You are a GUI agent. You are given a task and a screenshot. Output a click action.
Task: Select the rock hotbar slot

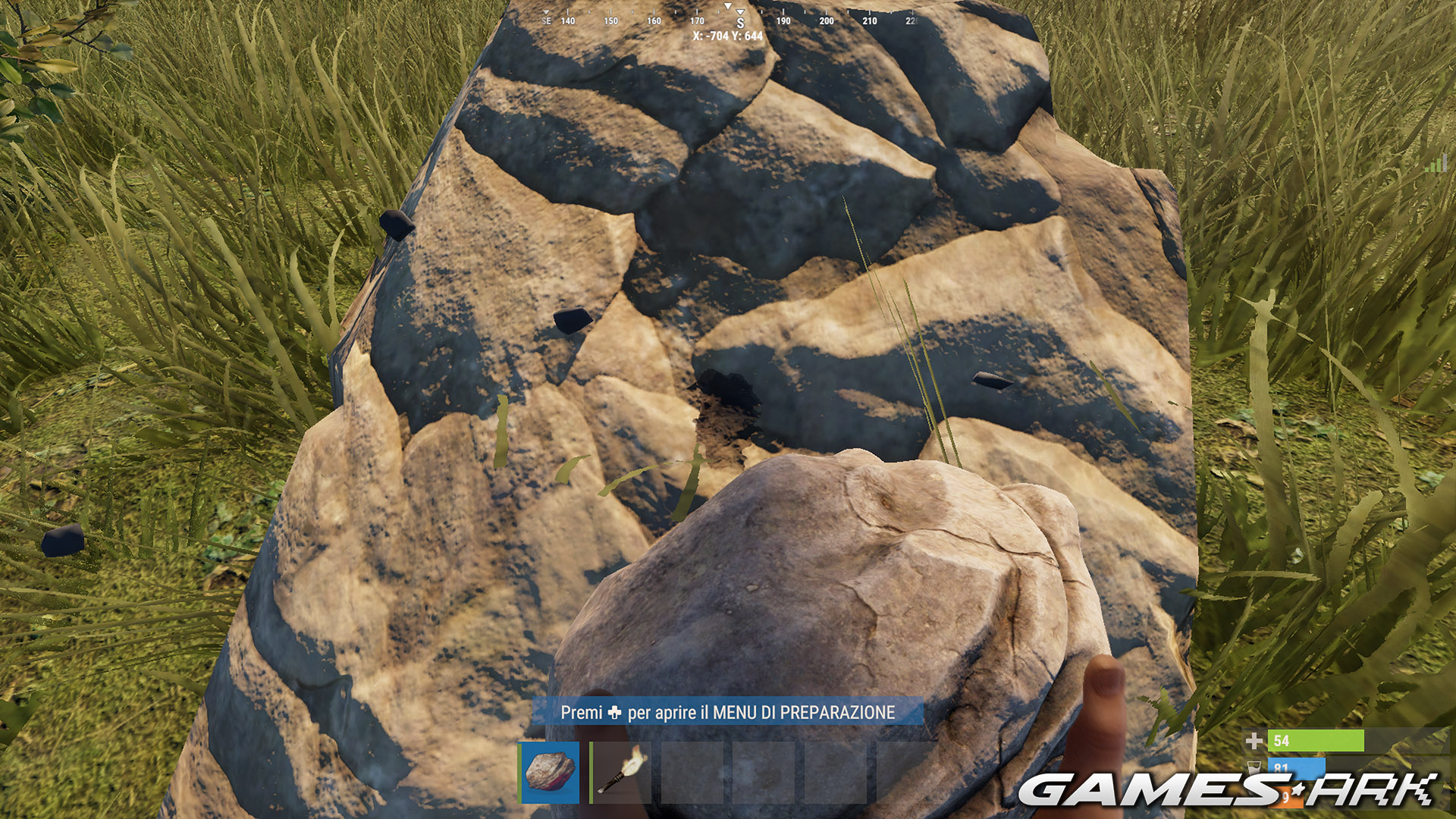[x=550, y=772]
